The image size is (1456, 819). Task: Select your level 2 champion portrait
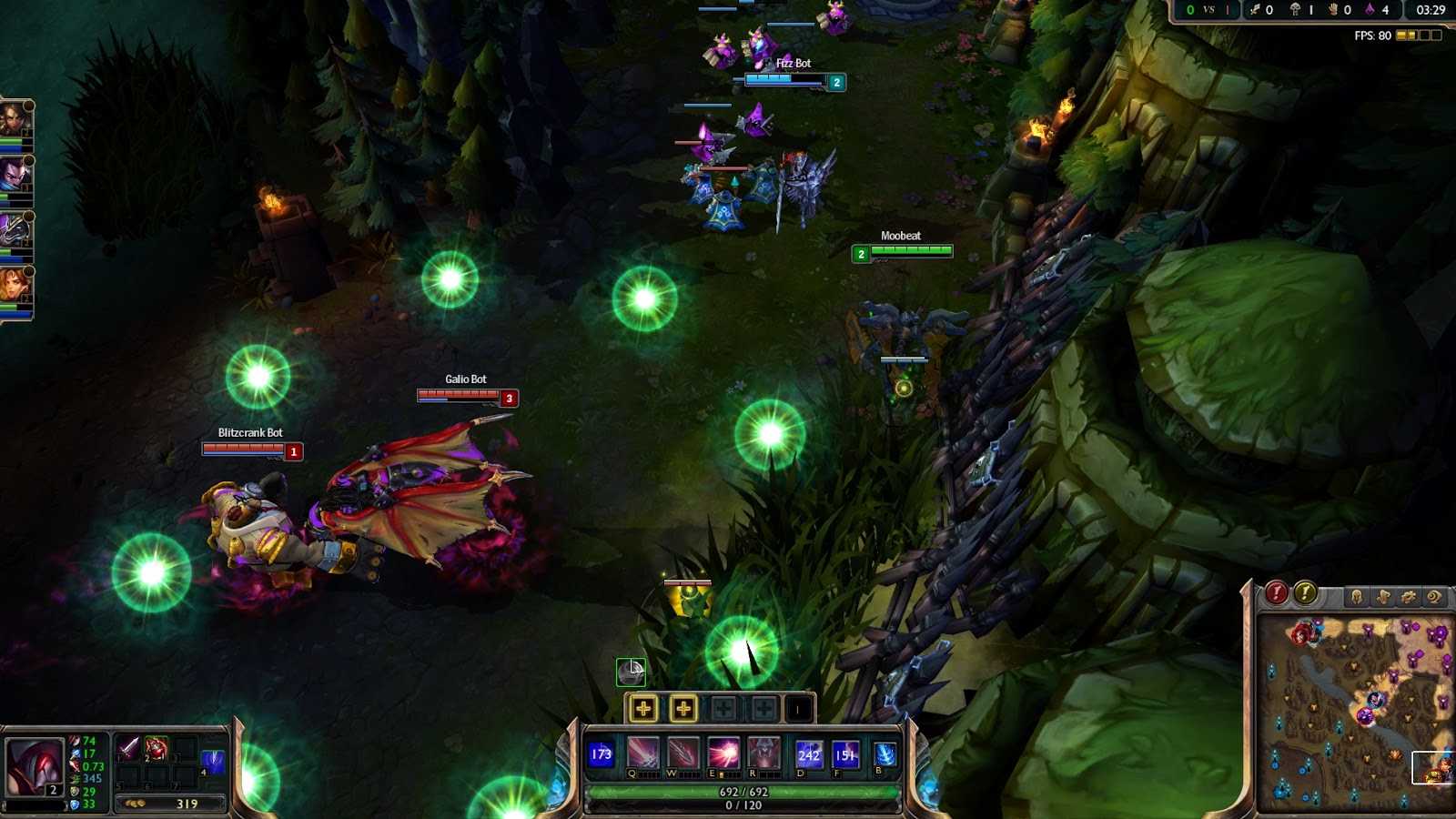click(x=34, y=766)
